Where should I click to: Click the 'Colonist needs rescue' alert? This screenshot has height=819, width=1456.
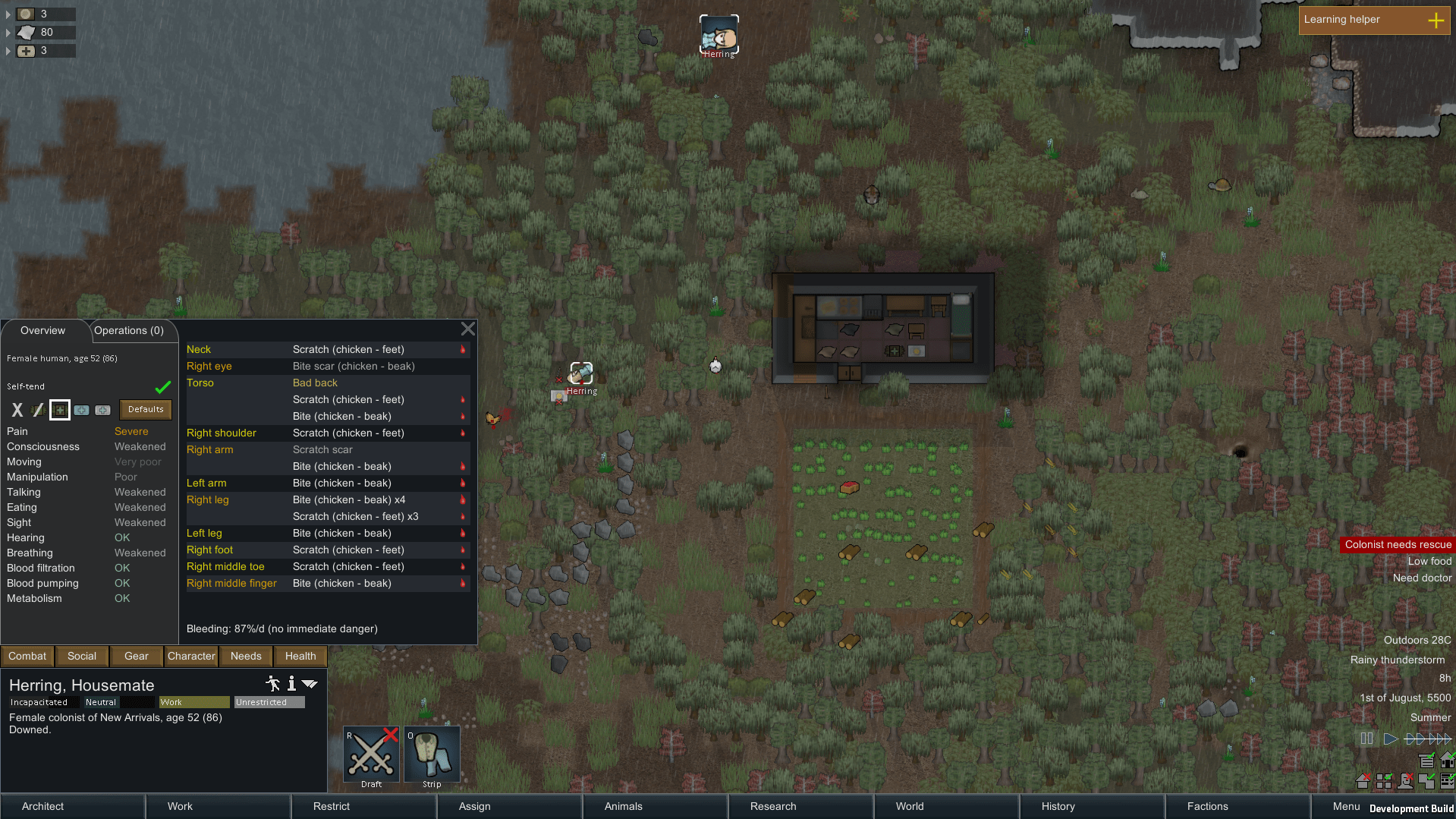[1397, 544]
